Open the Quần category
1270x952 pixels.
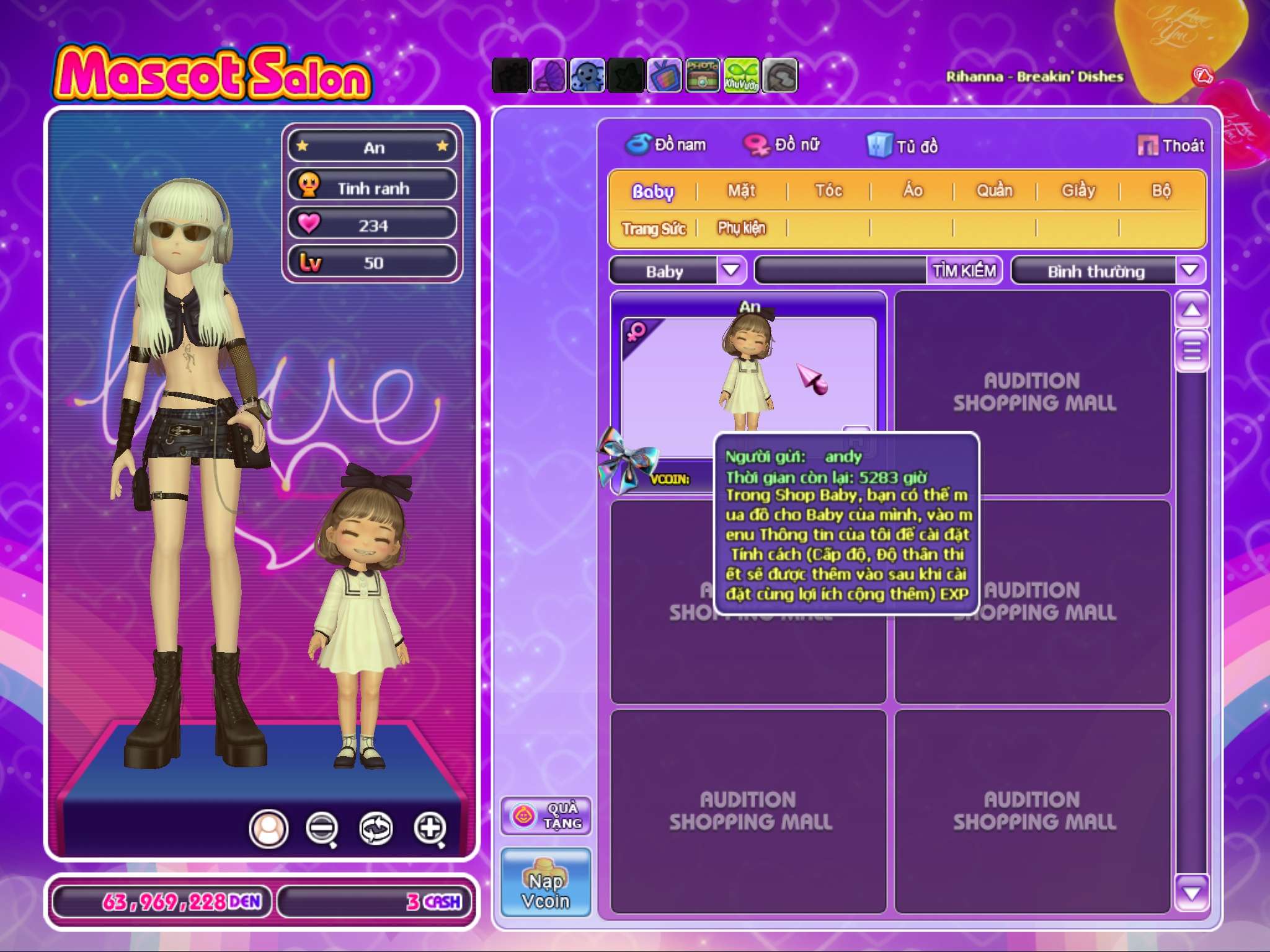point(995,191)
